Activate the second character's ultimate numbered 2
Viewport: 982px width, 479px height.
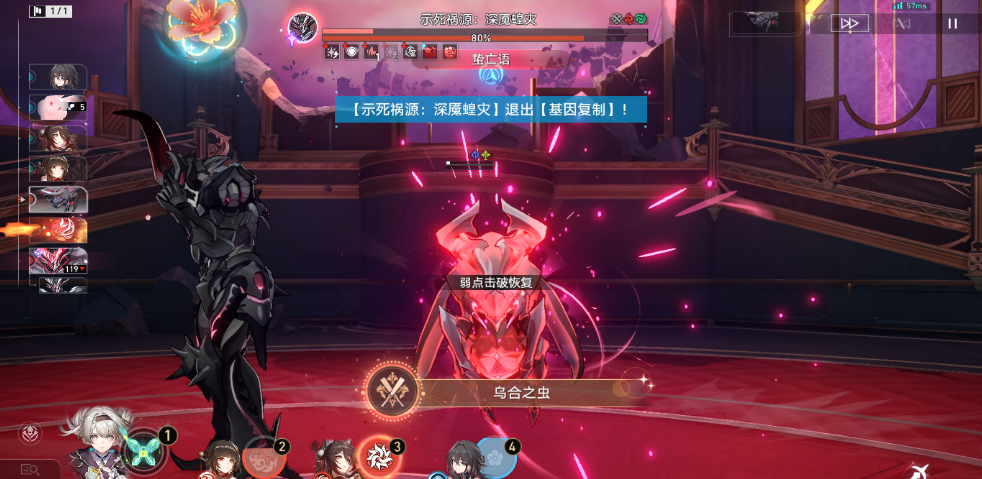point(263,456)
